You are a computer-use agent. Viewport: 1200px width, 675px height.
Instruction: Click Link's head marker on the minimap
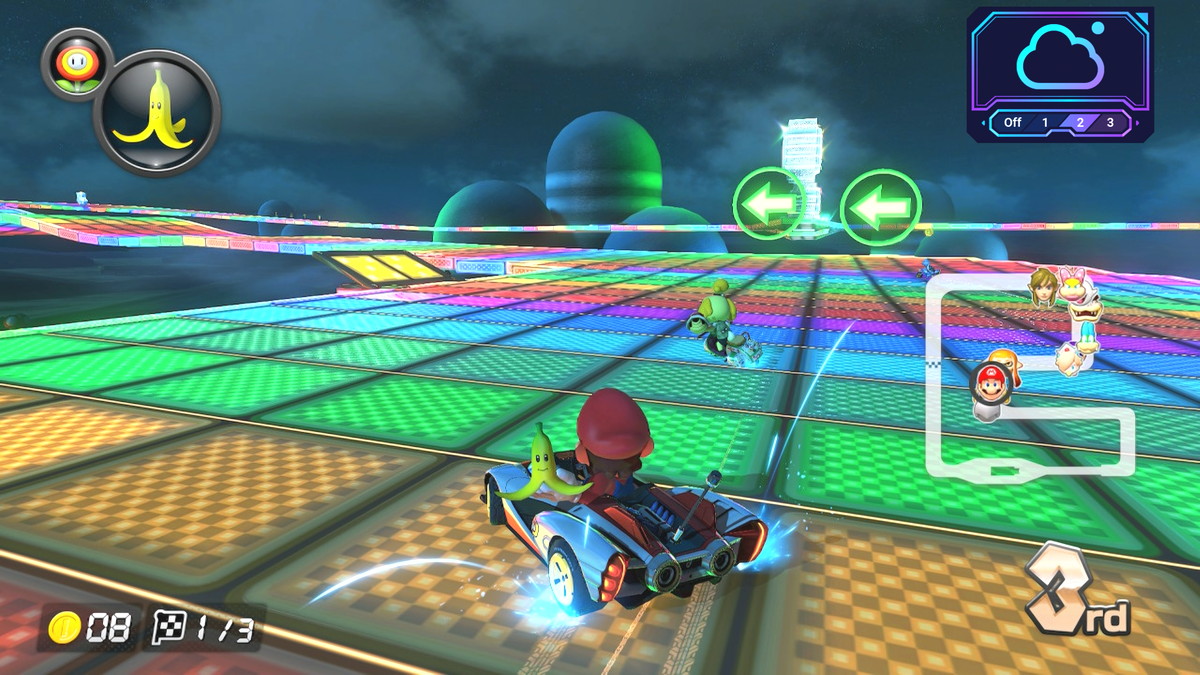[1042, 285]
